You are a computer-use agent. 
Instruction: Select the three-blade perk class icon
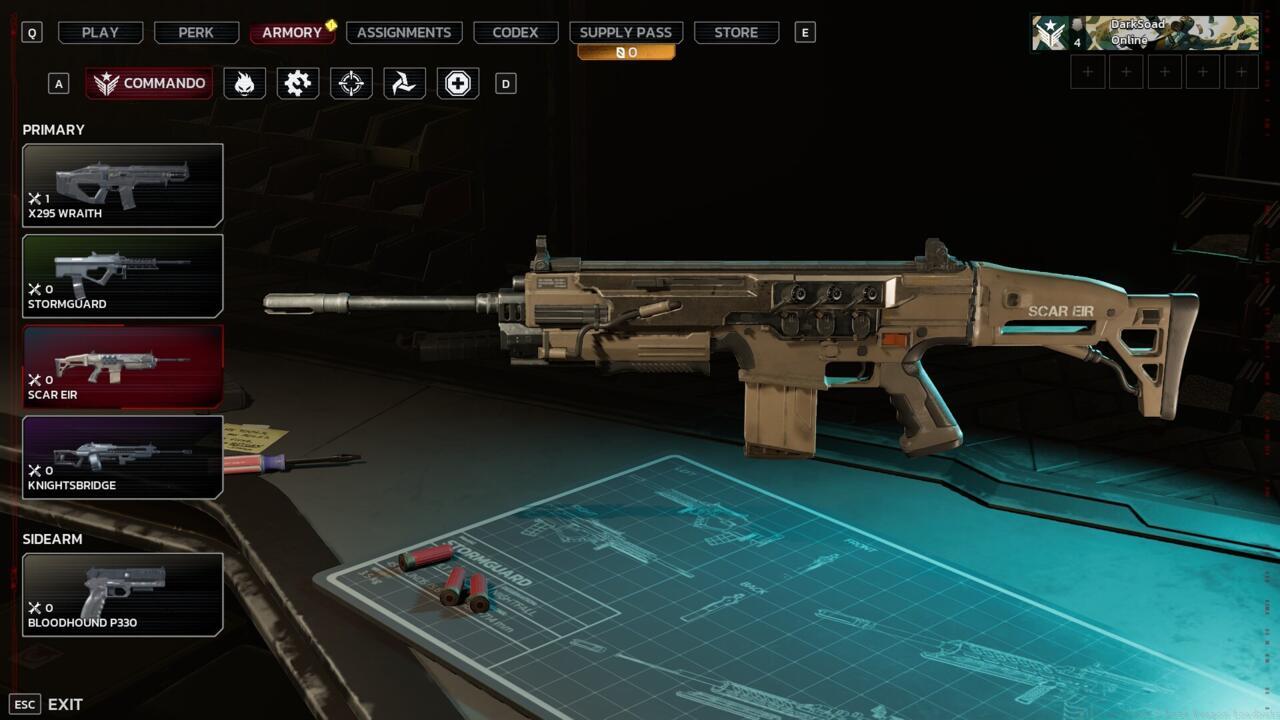pos(404,83)
